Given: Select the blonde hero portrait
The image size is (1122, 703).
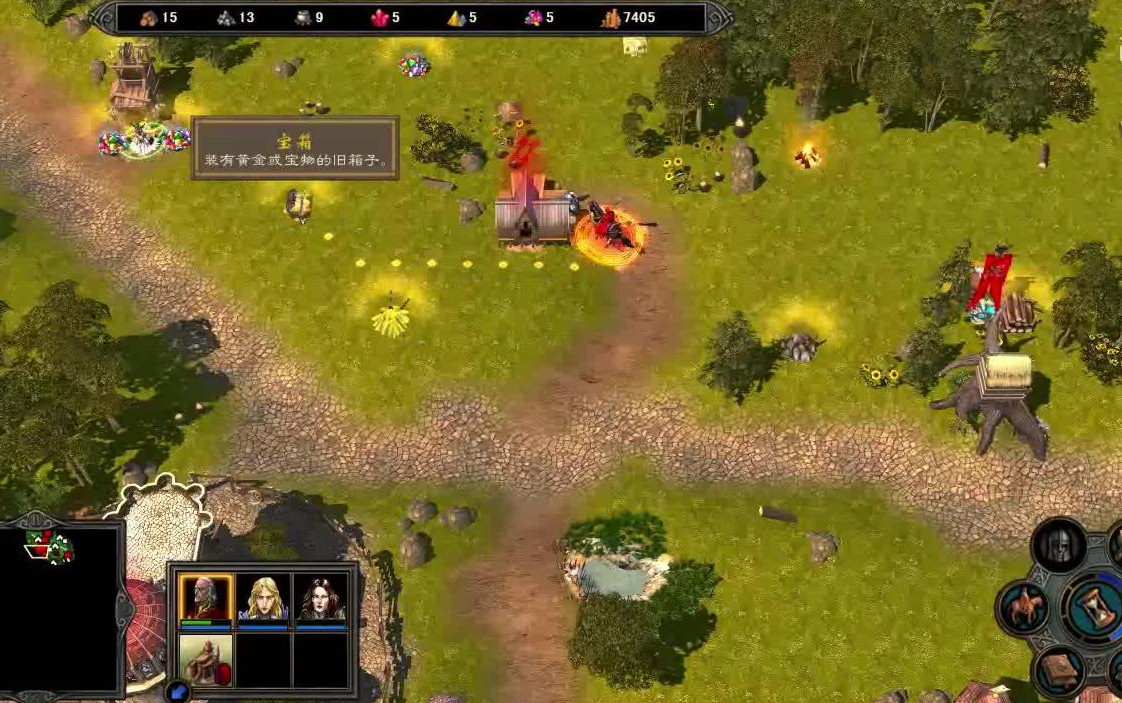Looking at the screenshot, I should (x=264, y=598).
